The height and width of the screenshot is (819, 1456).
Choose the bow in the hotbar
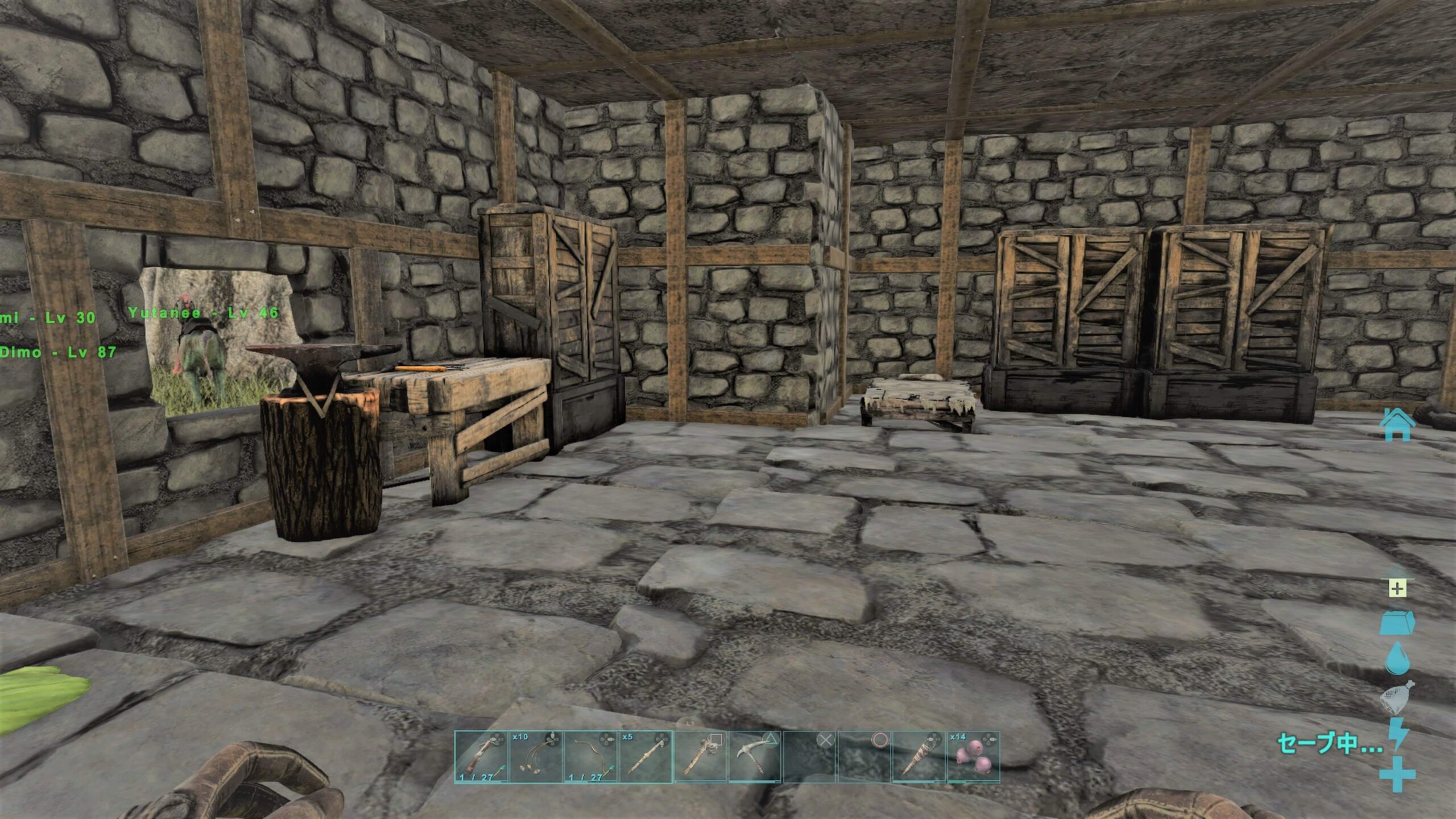pyautogui.click(x=590, y=757)
